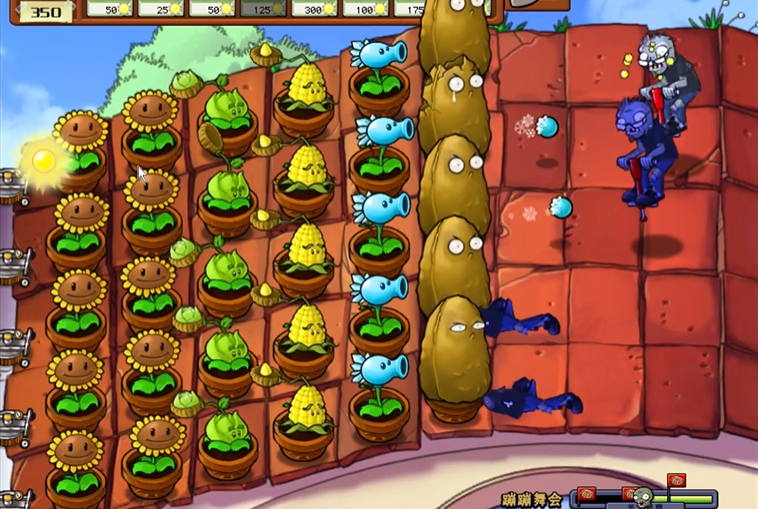758x509 pixels.
Task: Choose the 175-sun seed packet
Action: [x=409, y=8]
